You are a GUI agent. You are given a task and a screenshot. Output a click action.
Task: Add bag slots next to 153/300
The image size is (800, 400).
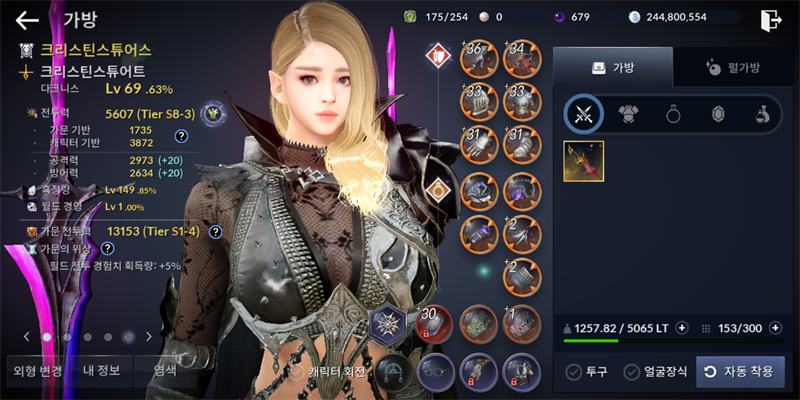[x=775, y=327]
